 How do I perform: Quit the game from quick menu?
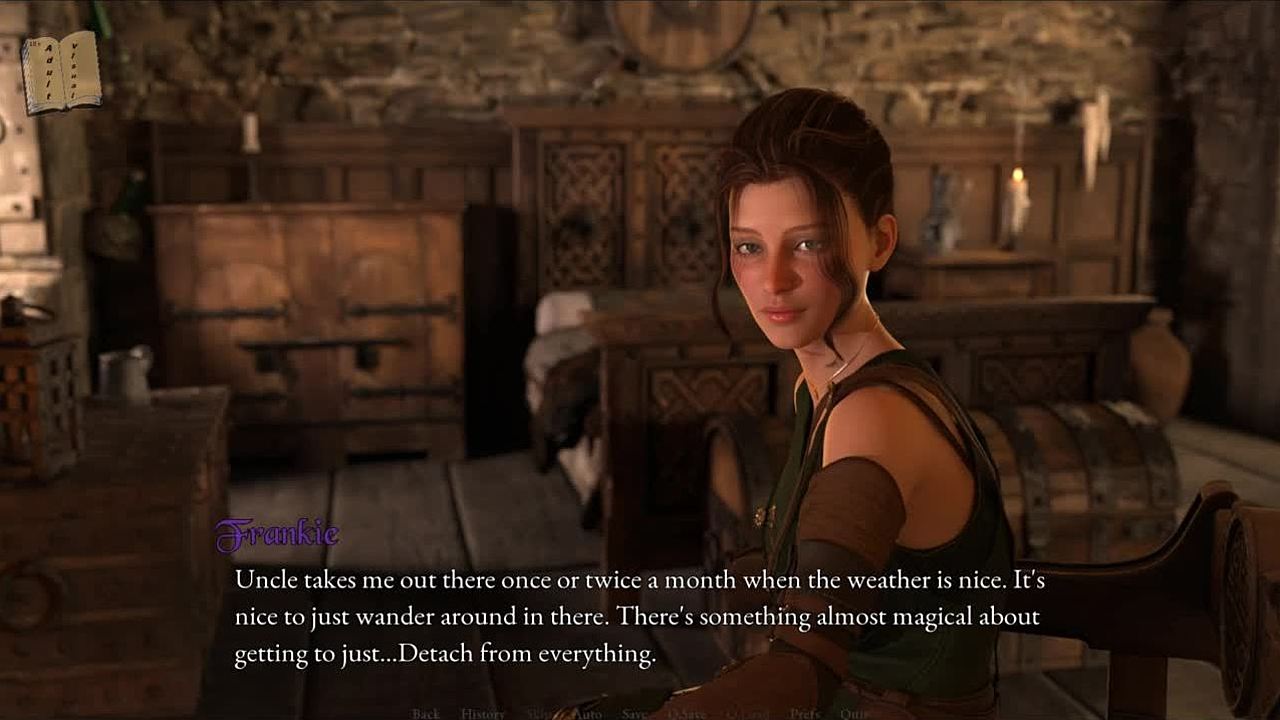coord(853,714)
